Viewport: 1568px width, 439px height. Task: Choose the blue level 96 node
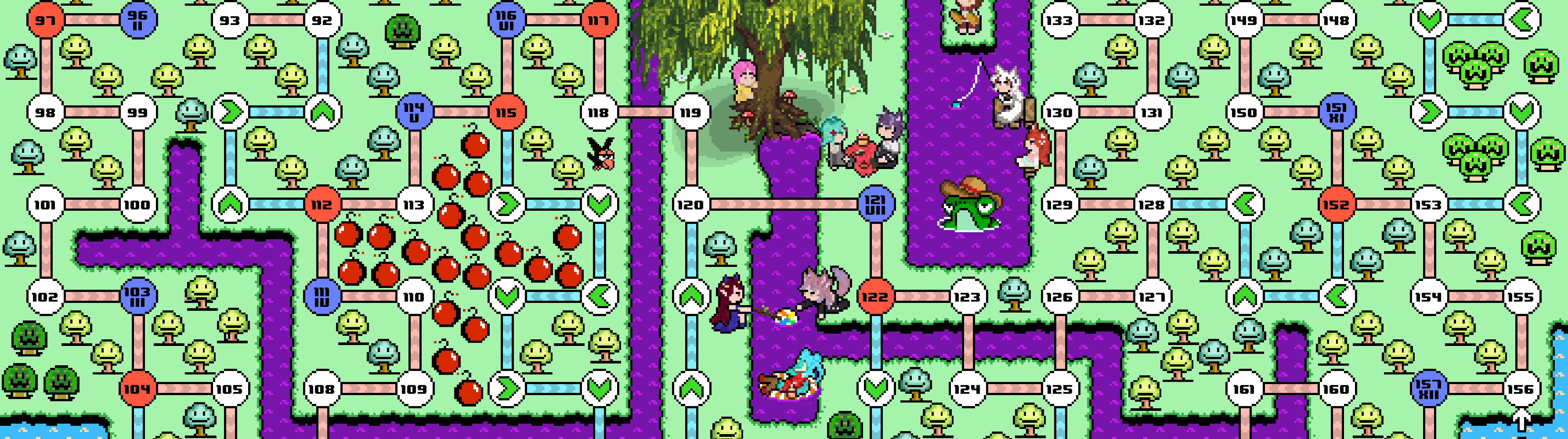[x=138, y=20]
